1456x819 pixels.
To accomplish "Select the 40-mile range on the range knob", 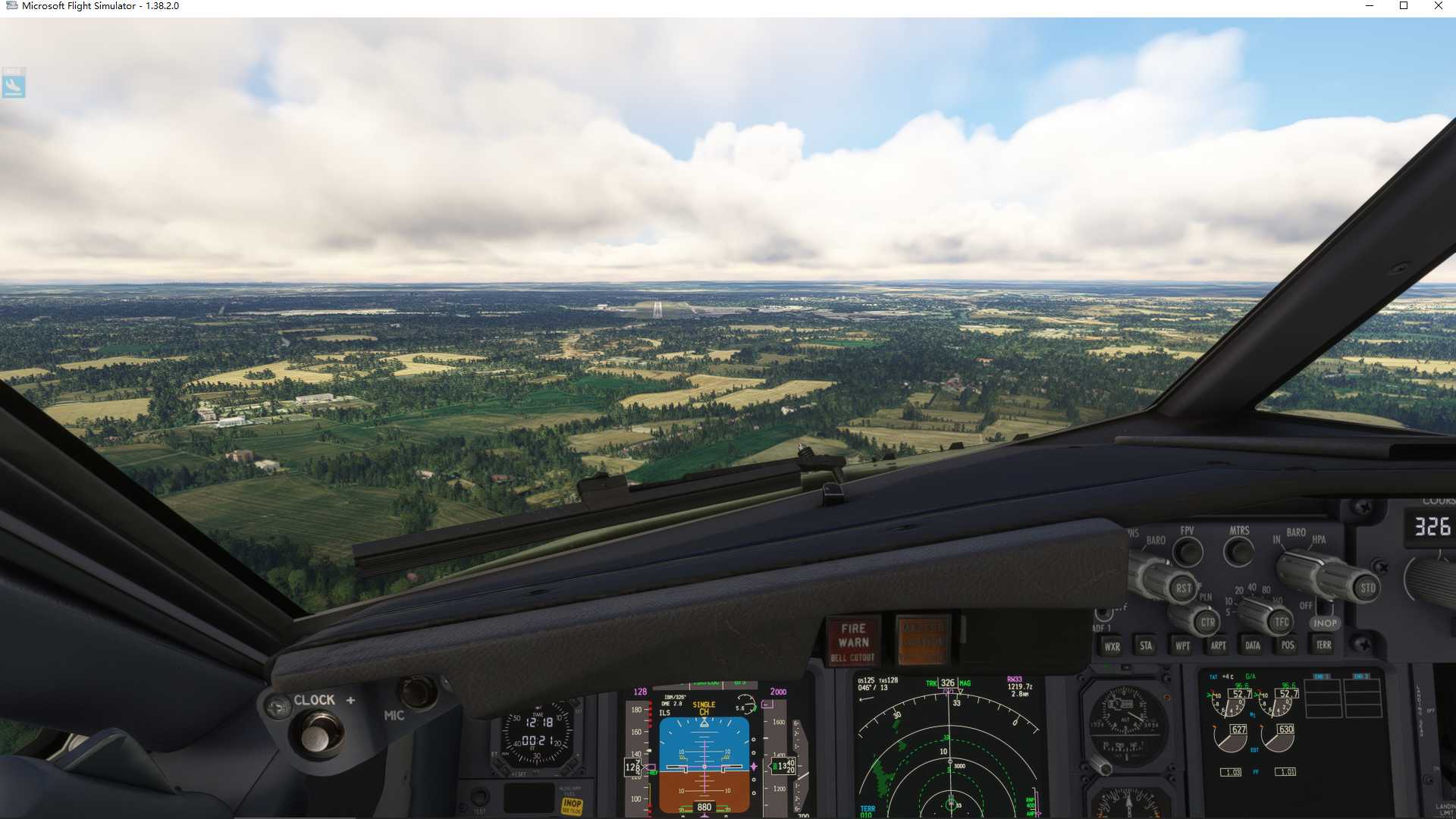I will [x=1251, y=587].
